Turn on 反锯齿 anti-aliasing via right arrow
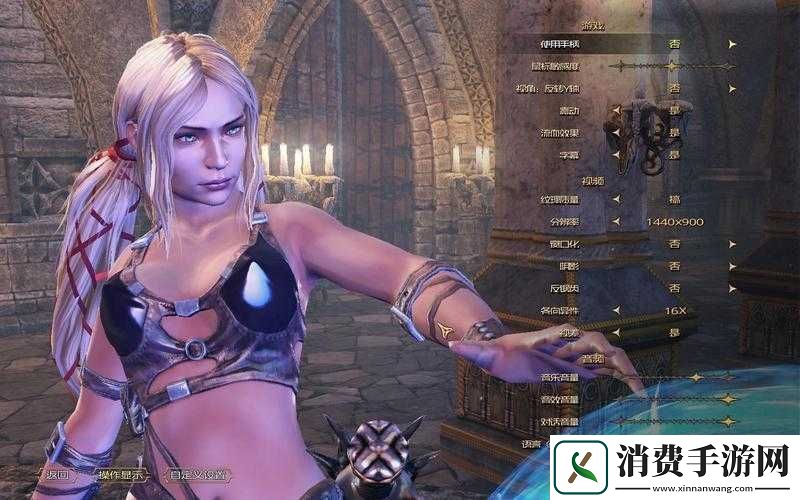Viewport: 800px width, 500px height. click(733, 287)
